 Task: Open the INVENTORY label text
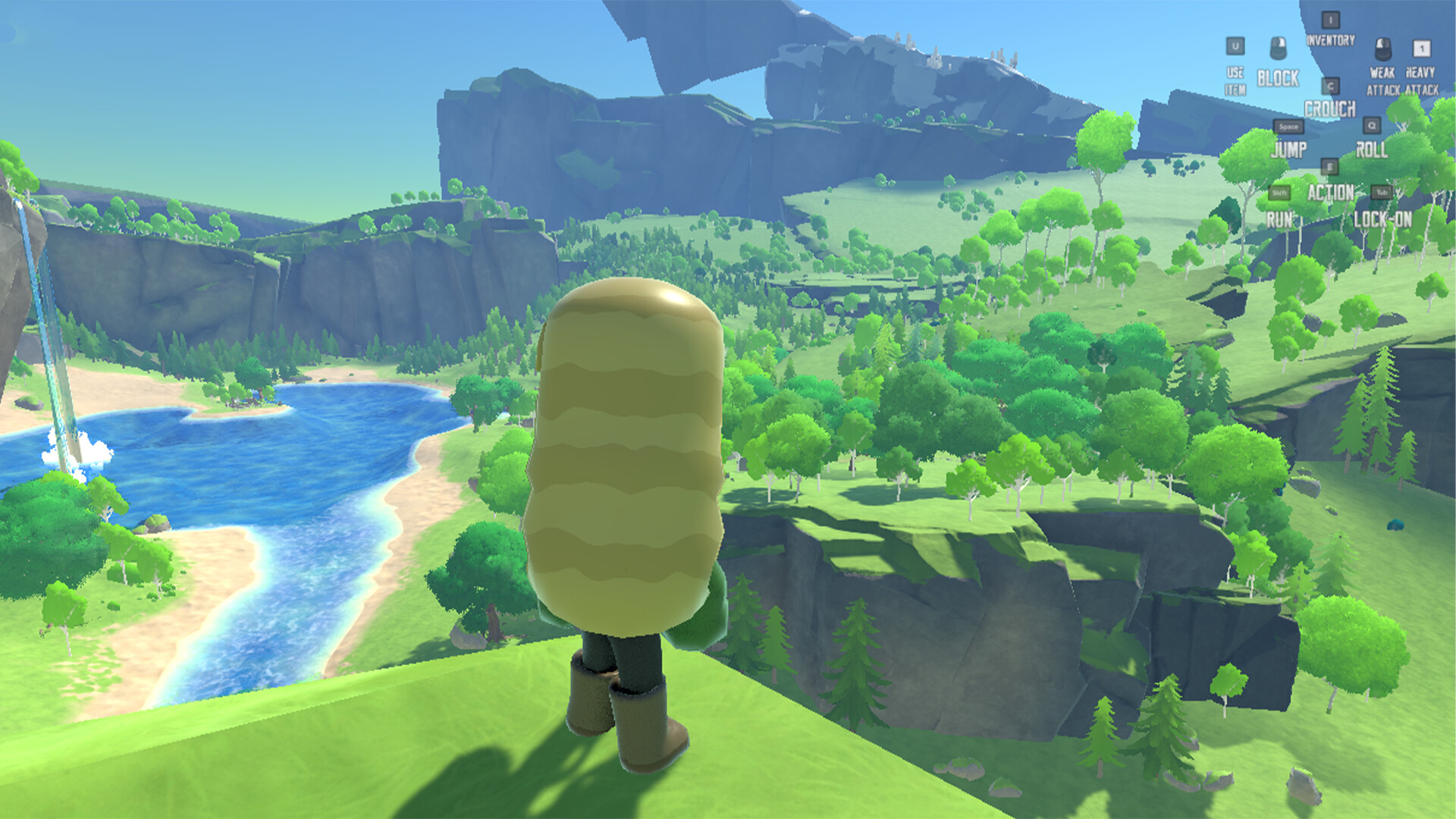tap(1330, 40)
